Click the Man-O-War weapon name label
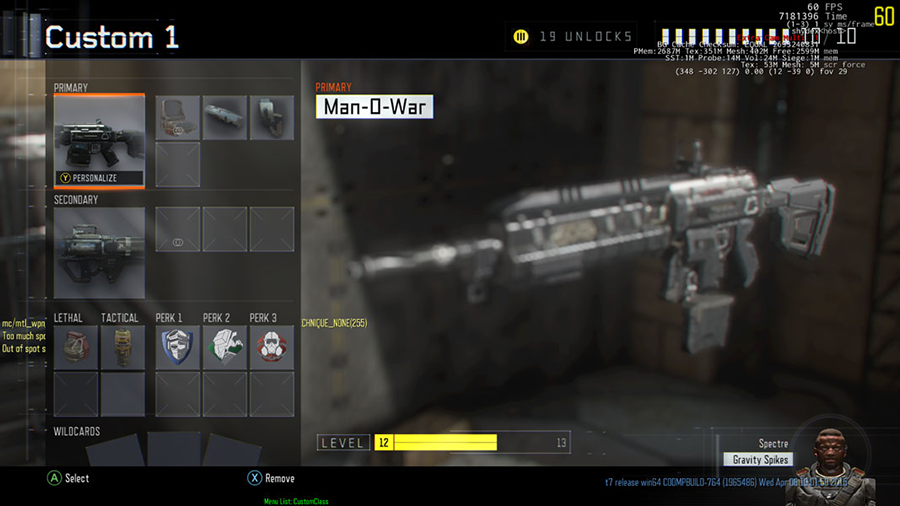Screen dimensions: 900x506 [374, 106]
